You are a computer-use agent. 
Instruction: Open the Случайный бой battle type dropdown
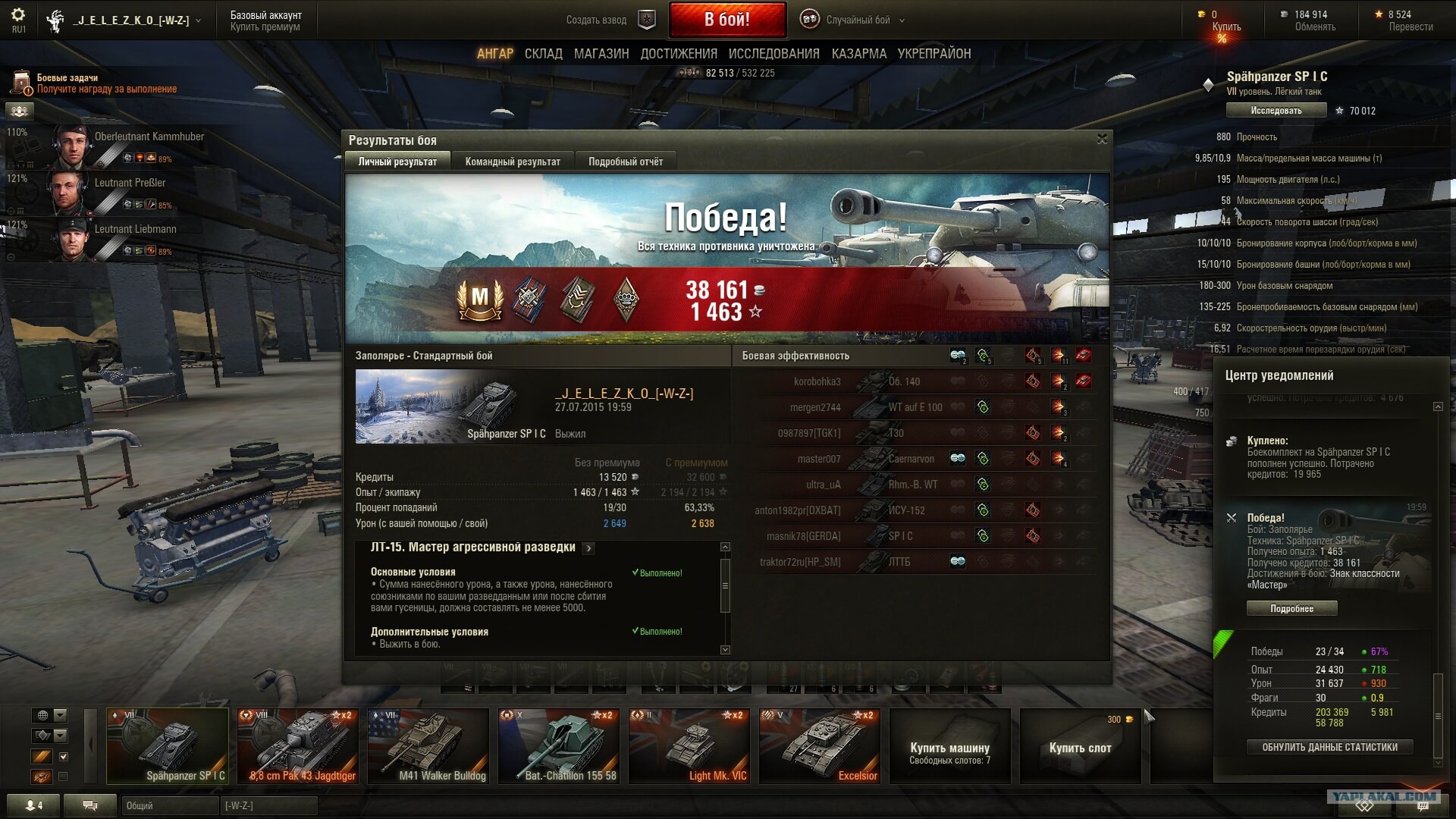click(858, 20)
